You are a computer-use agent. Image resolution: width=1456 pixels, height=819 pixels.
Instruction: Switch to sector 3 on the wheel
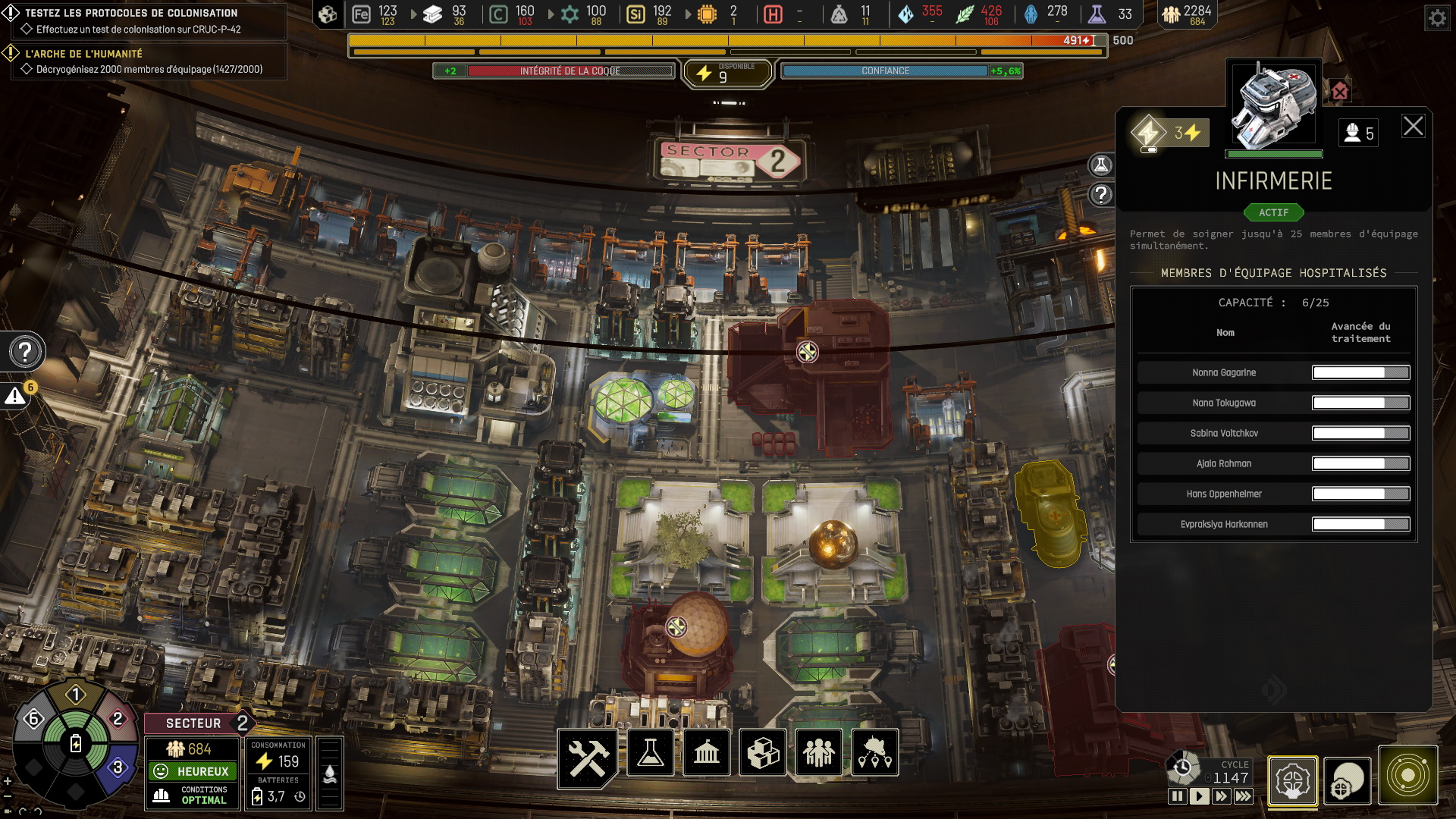[118, 767]
